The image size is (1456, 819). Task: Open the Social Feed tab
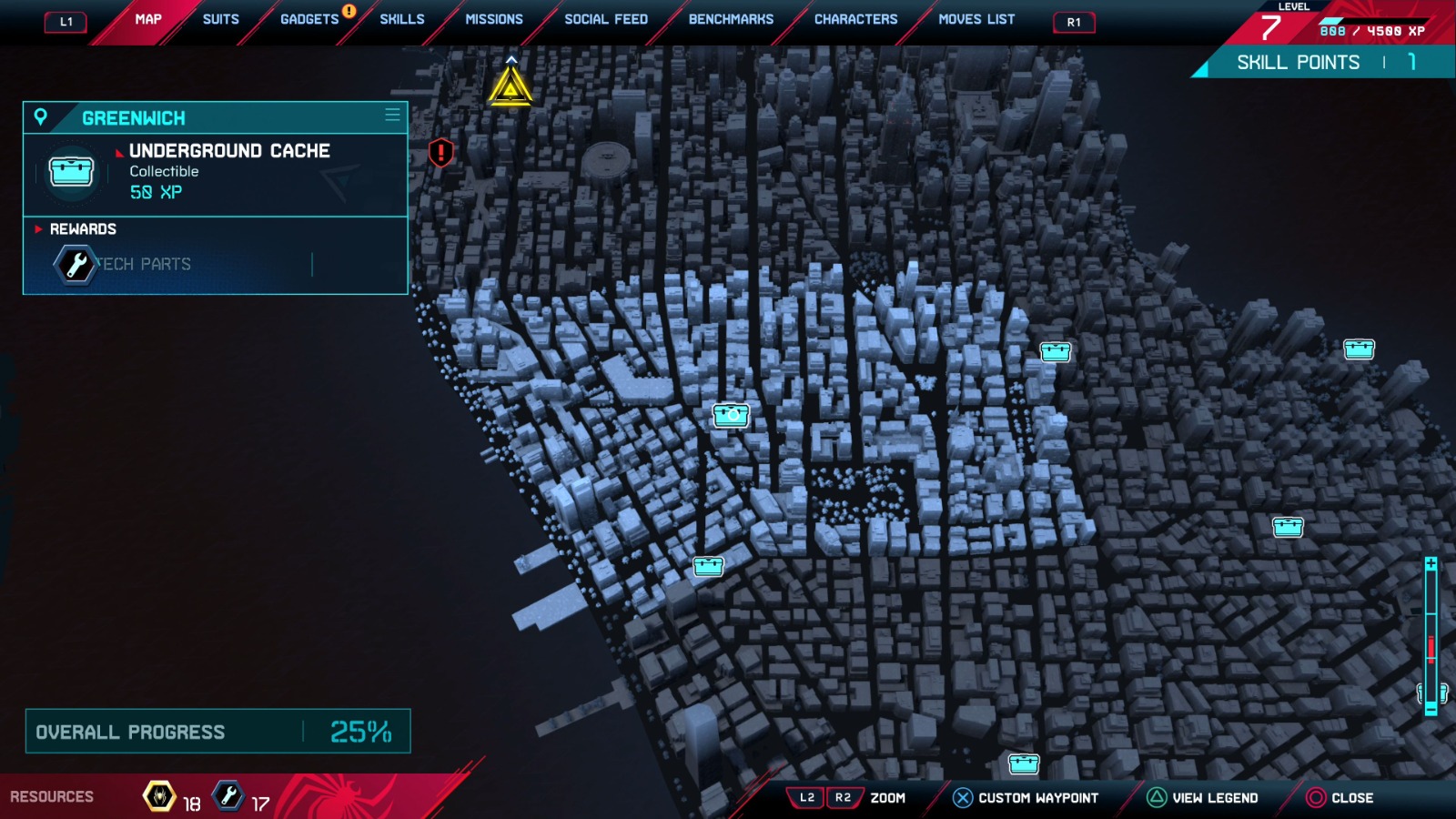coord(606,19)
